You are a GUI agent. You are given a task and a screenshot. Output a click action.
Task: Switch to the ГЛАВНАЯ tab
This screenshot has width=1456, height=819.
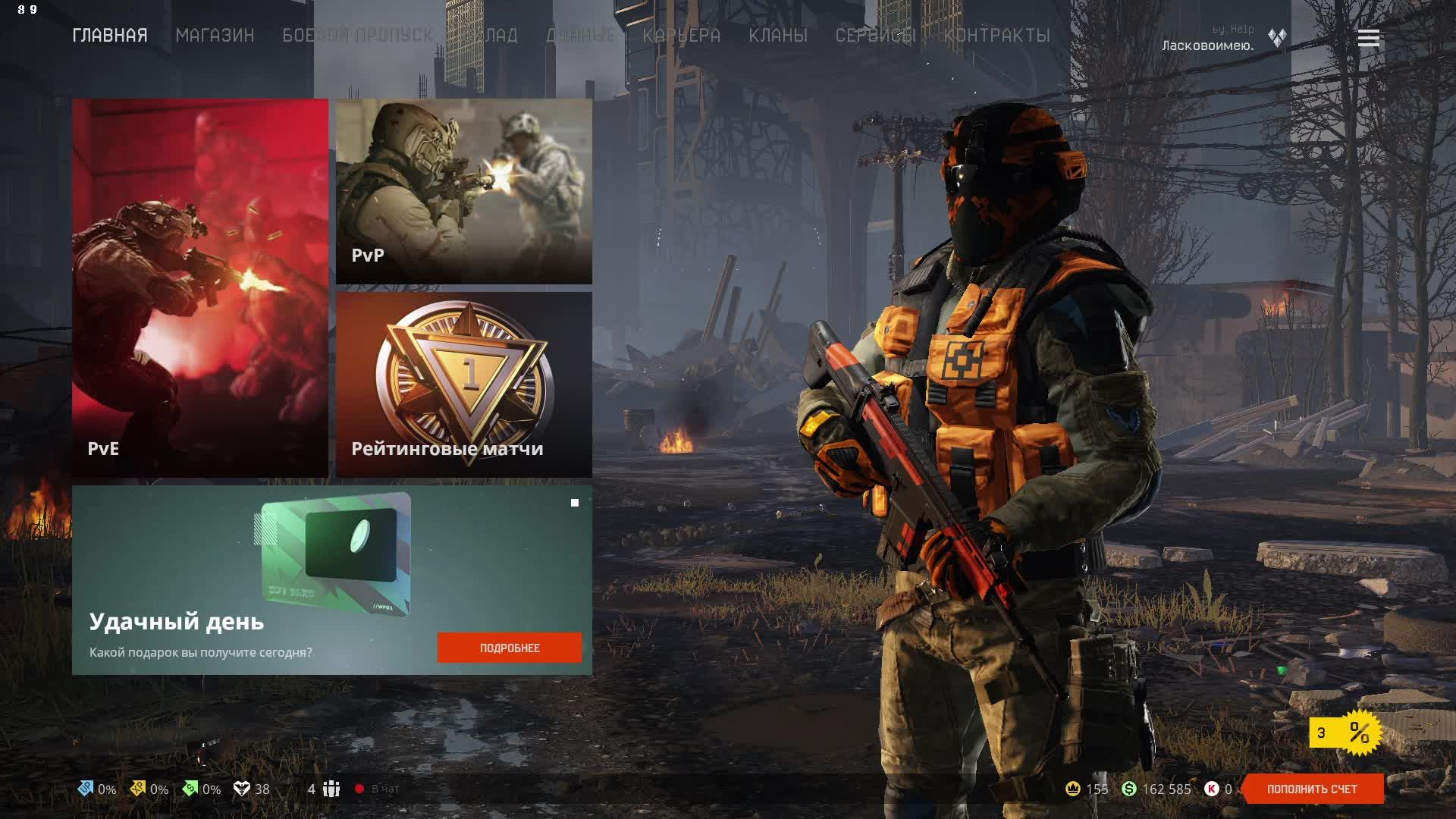(110, 36)
